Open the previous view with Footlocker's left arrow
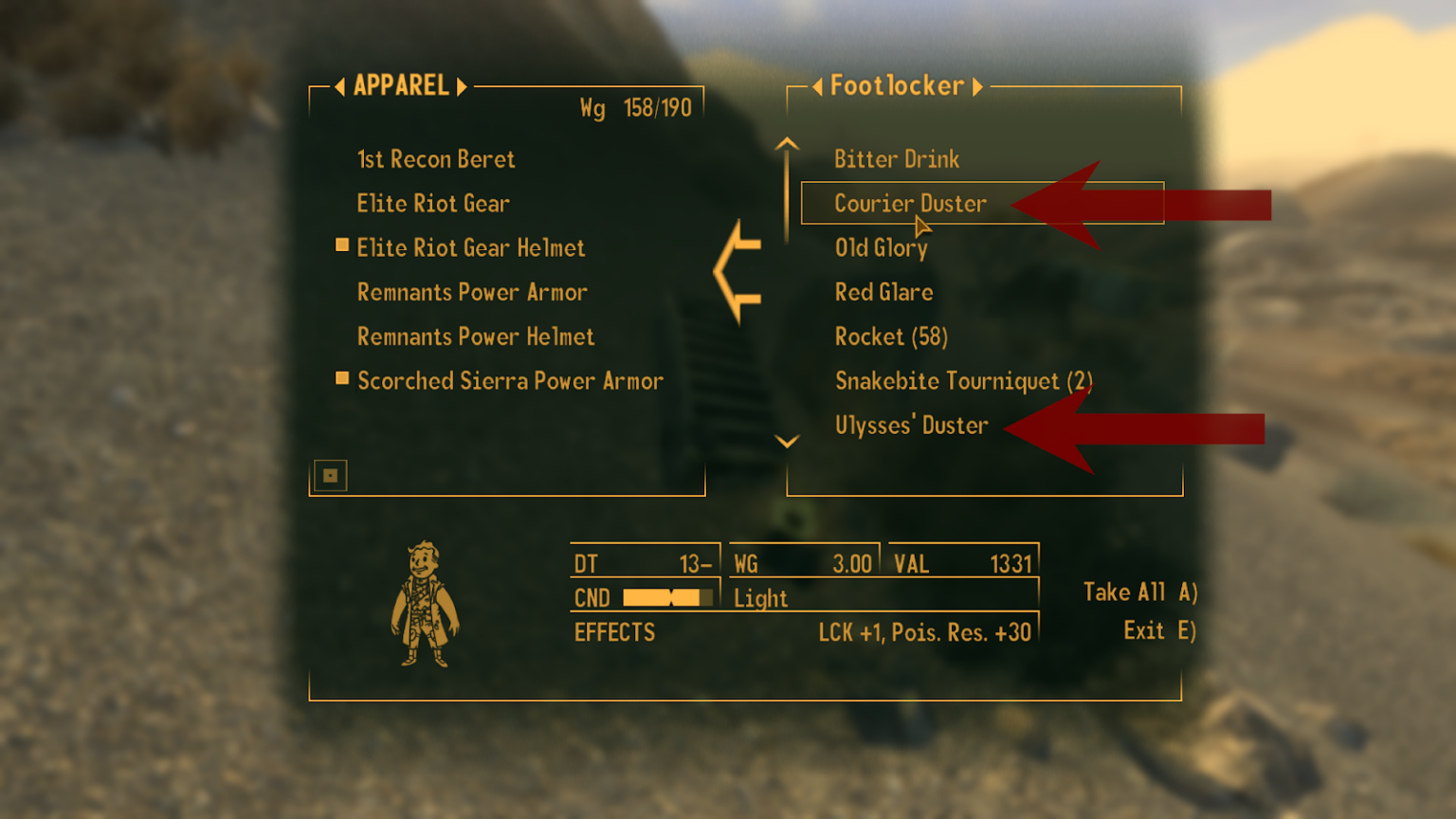1456x819 pixels. 818,85
